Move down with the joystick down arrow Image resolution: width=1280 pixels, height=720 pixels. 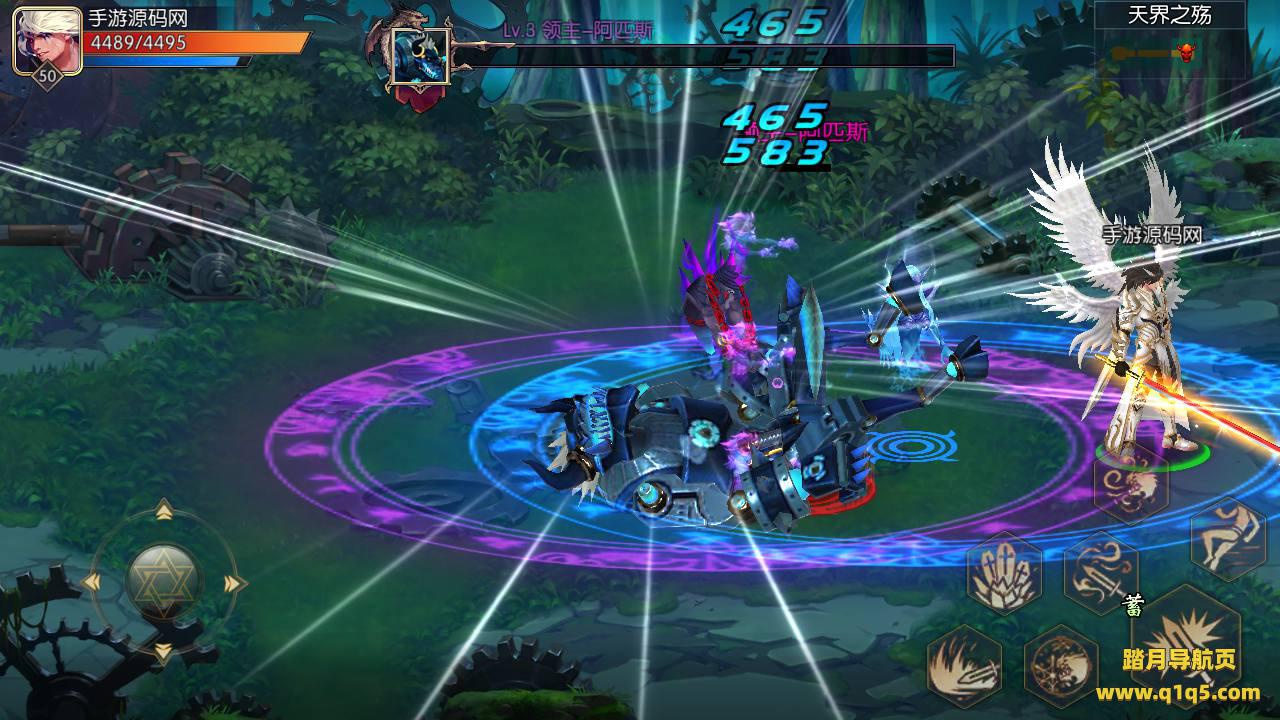163,652
